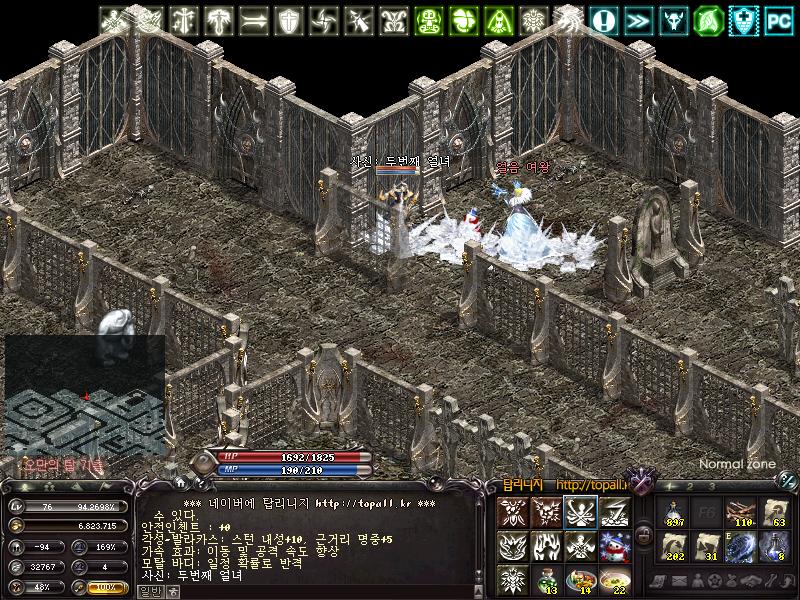Image resolution: width=800 pixels, height=600 pixels.
Task: Open the minimap of the tower
Action: click(x=85, y=393)
